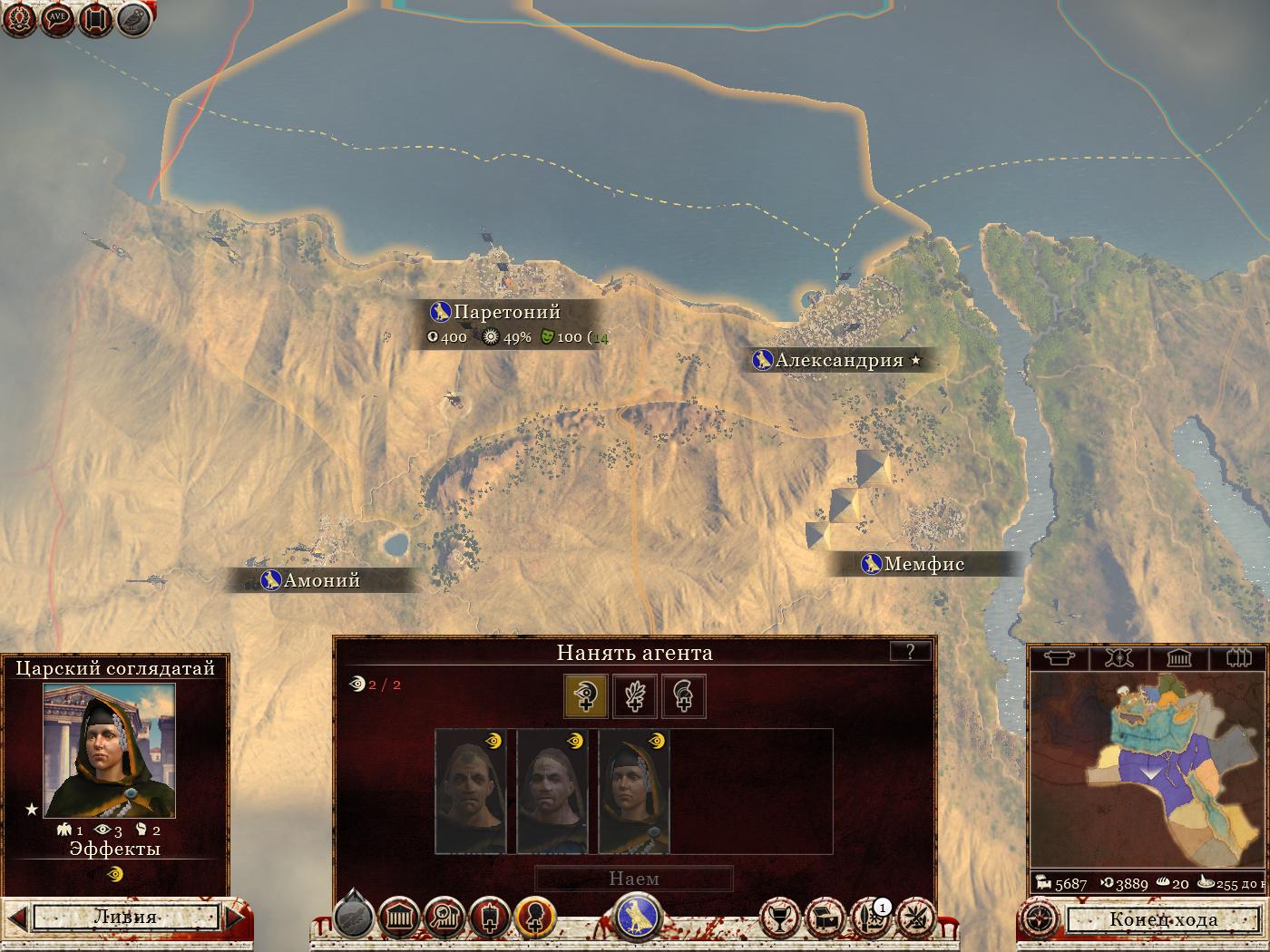
Task: Open the help question mark button
Action: [910, 651]
